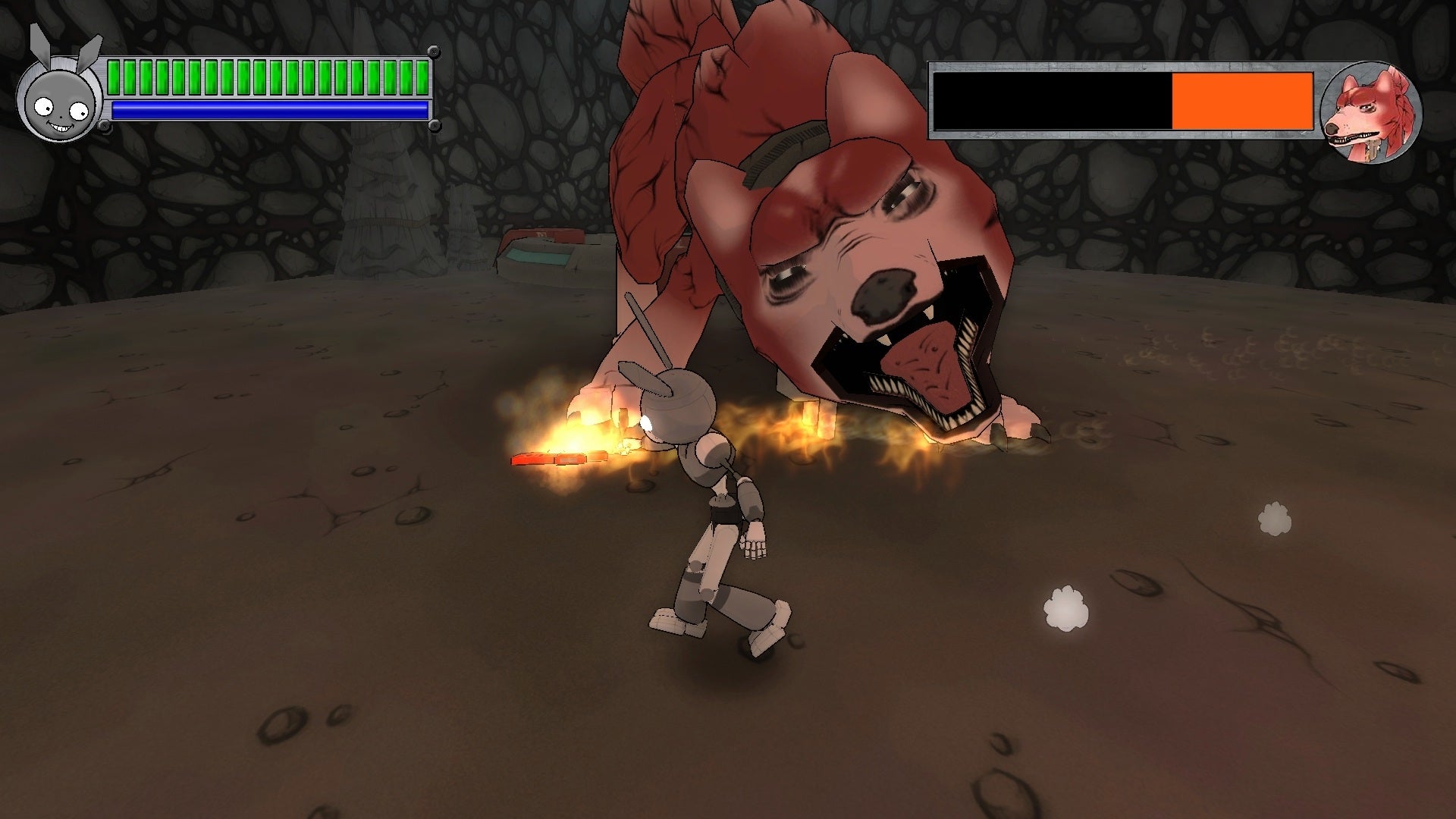Viewport: 1456px width, 819px height.
Task: Select the red wolf boss portrait
Action: tap(1370, 112)
